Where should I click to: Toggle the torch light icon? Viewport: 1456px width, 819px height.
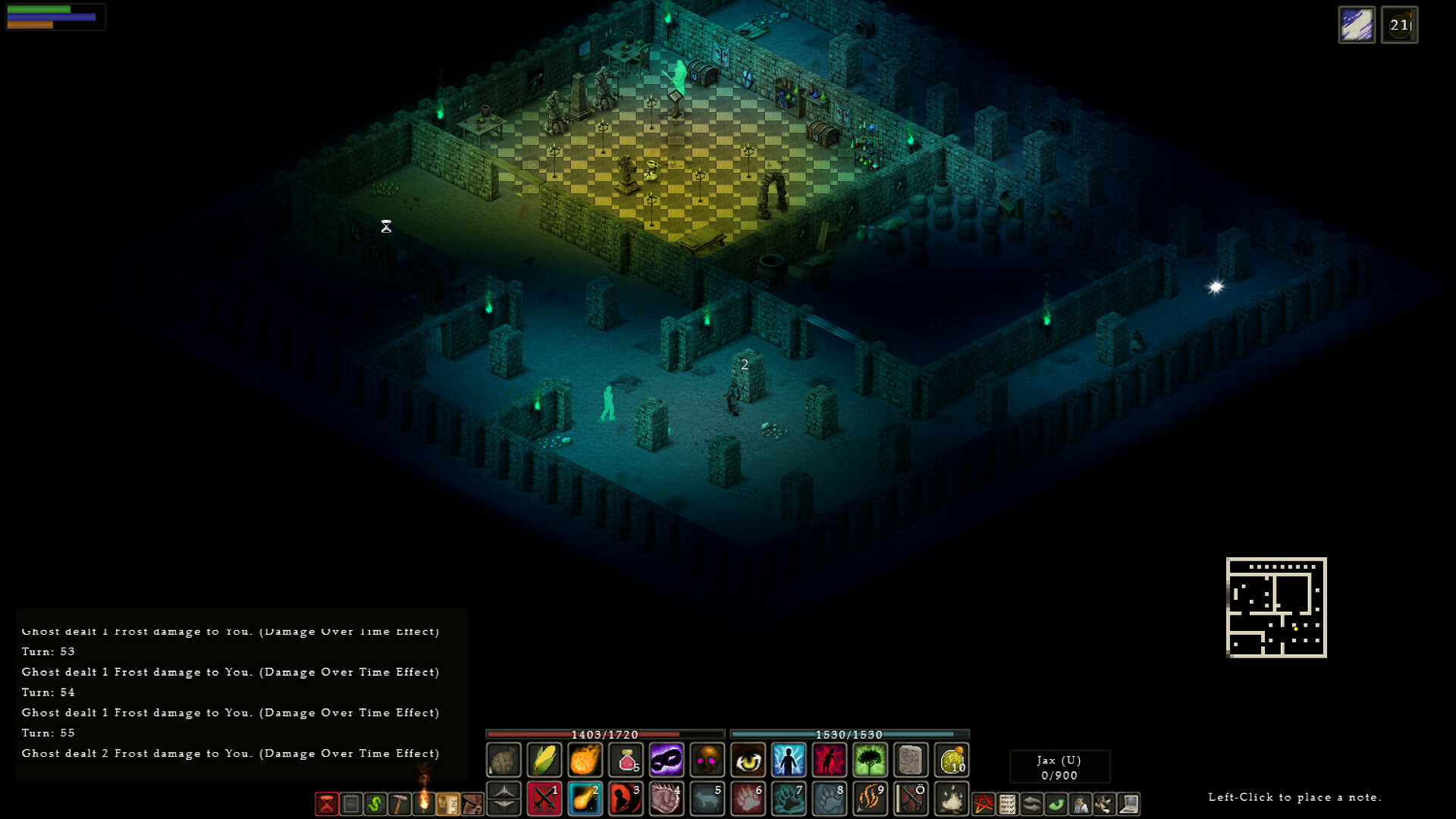425,804
